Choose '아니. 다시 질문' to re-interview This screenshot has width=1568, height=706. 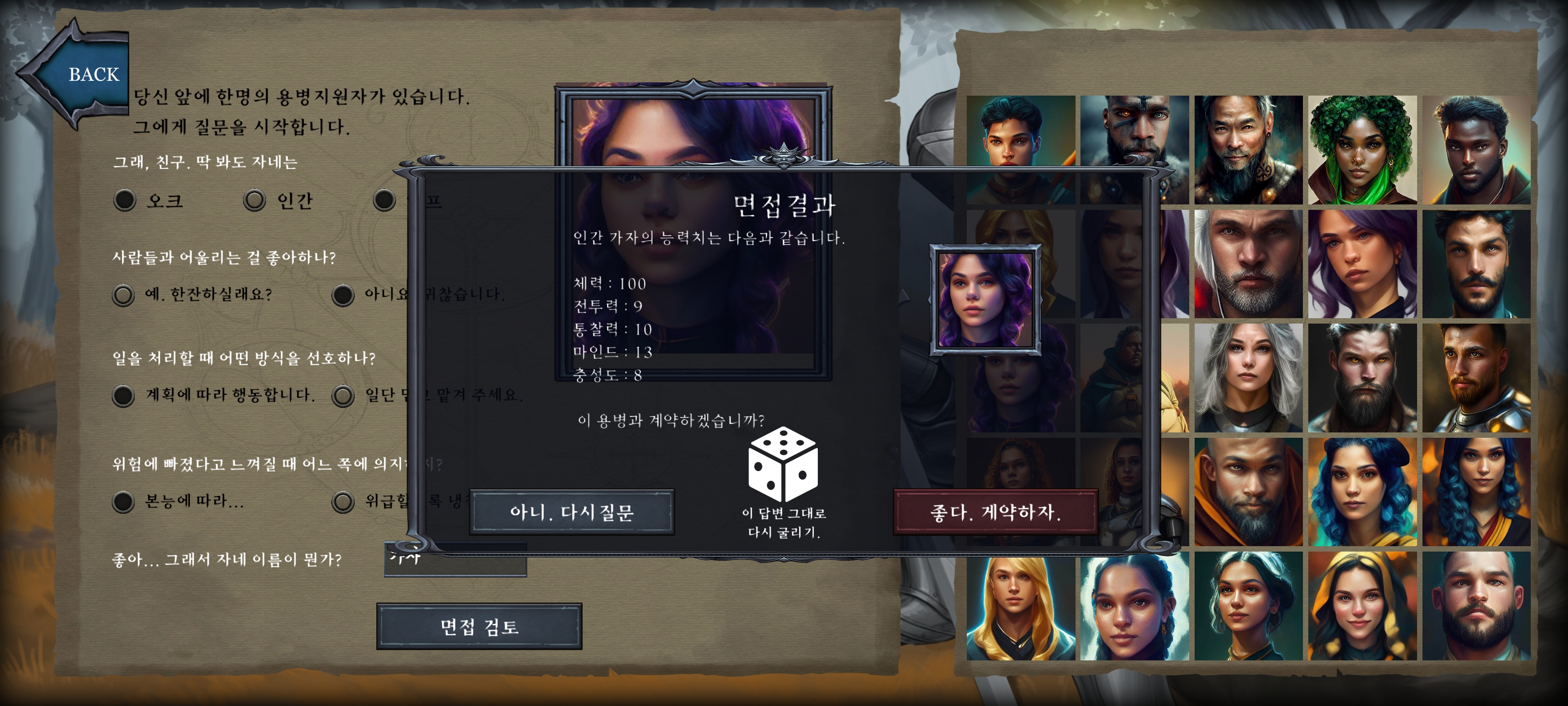tap(571, 512)
